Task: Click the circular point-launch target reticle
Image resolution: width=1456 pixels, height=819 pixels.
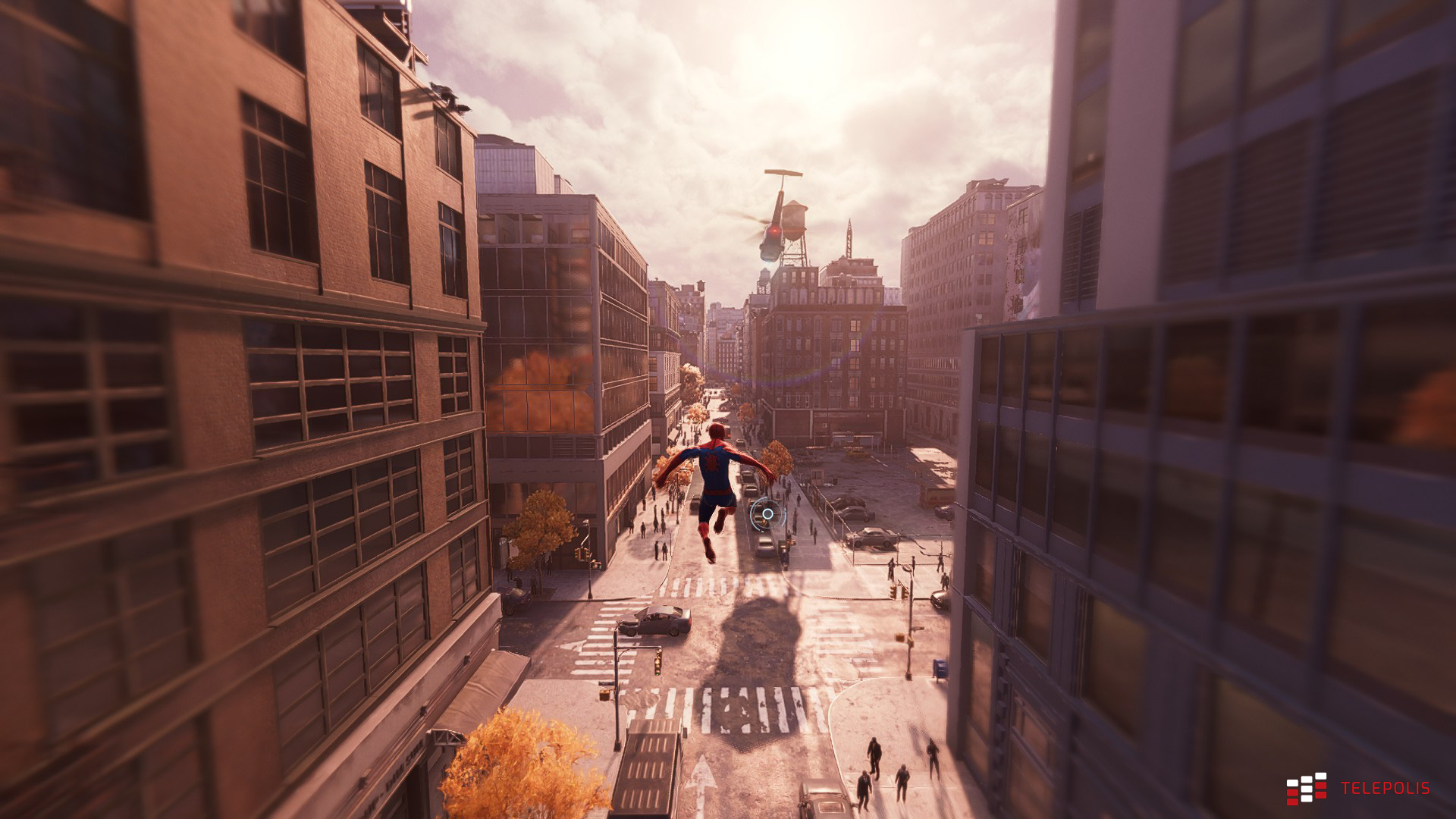Action: click(x=767, y=513)
